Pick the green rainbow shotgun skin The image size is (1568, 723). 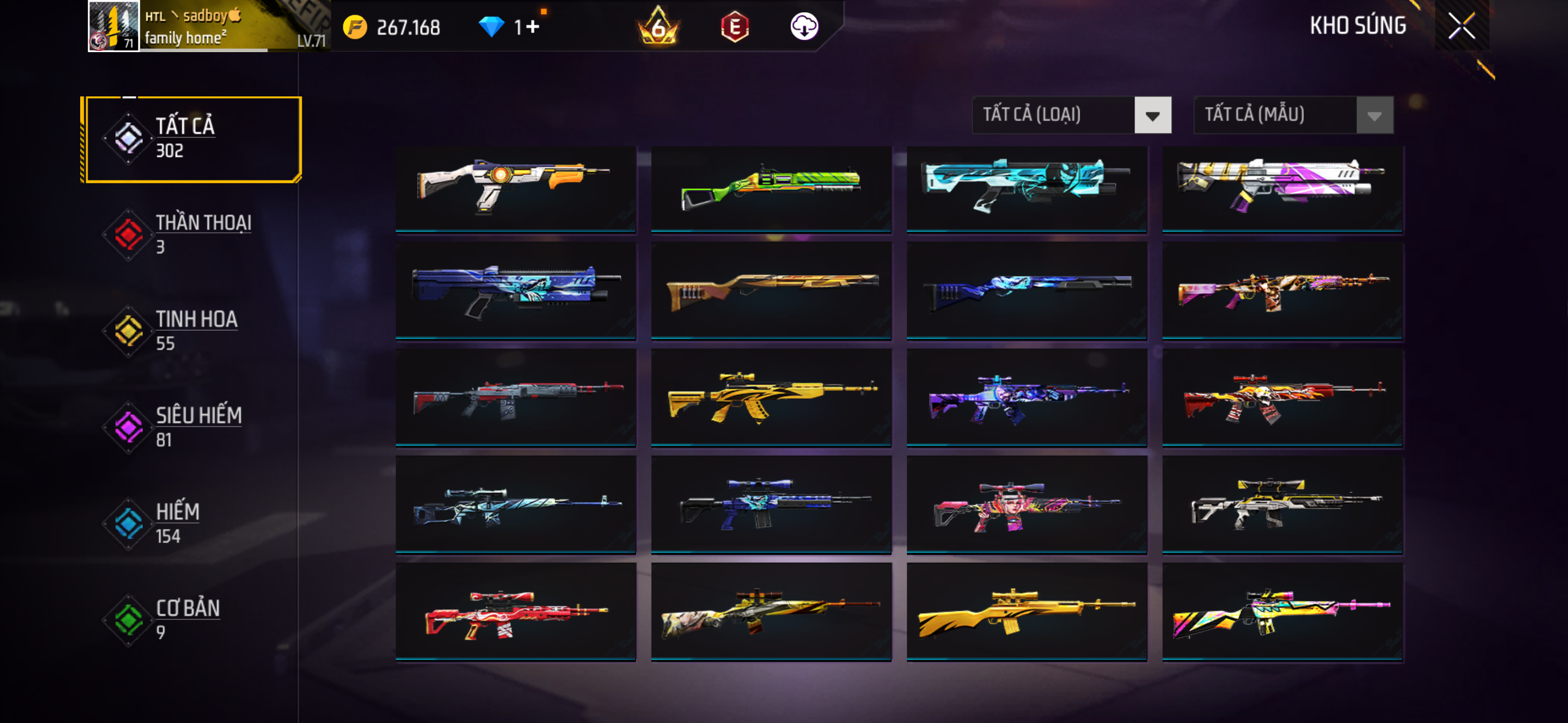771,187
